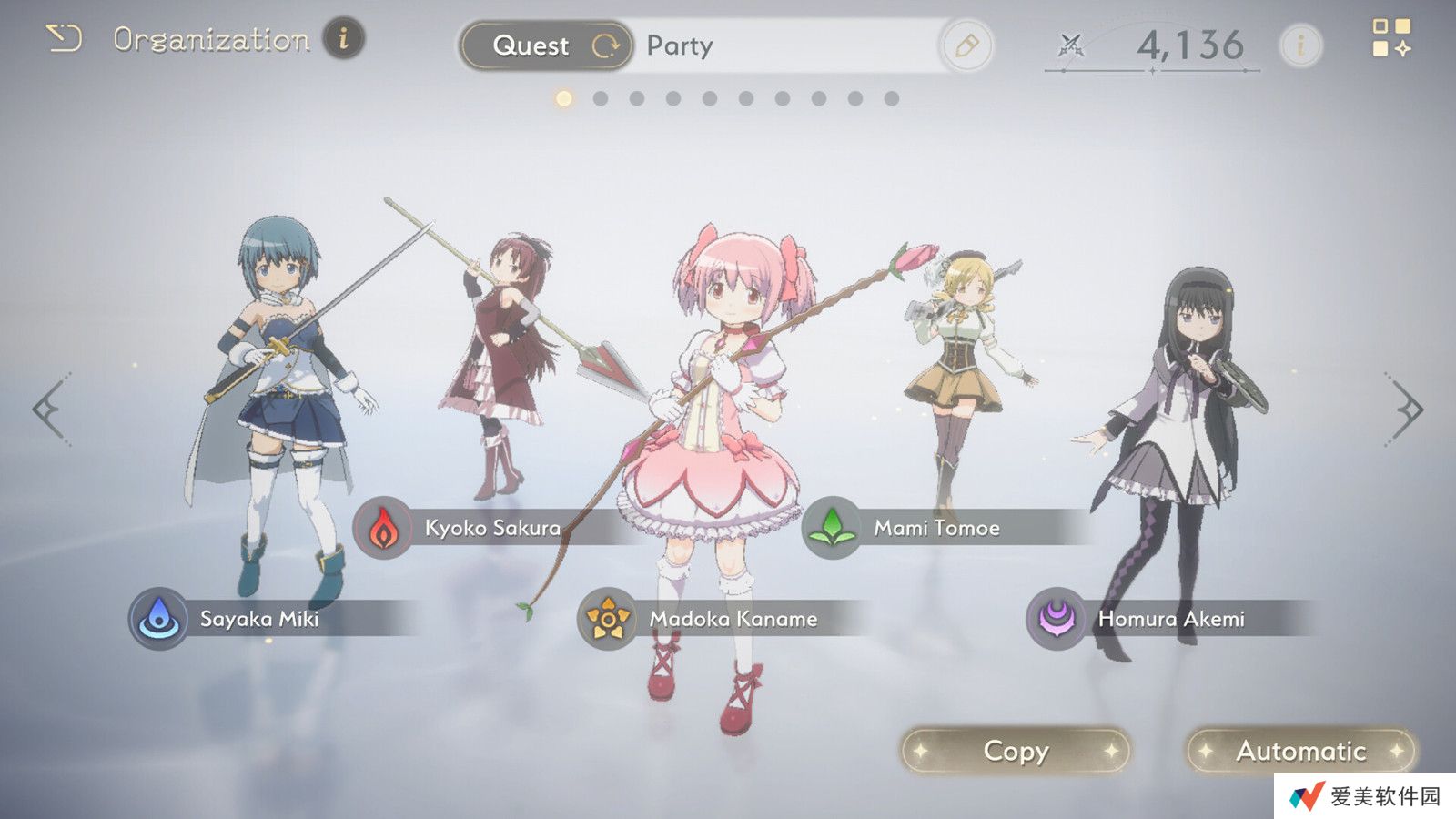Show combat power info details
The height and width of the screenshot is (819, 1456).
coord(1300,45)
